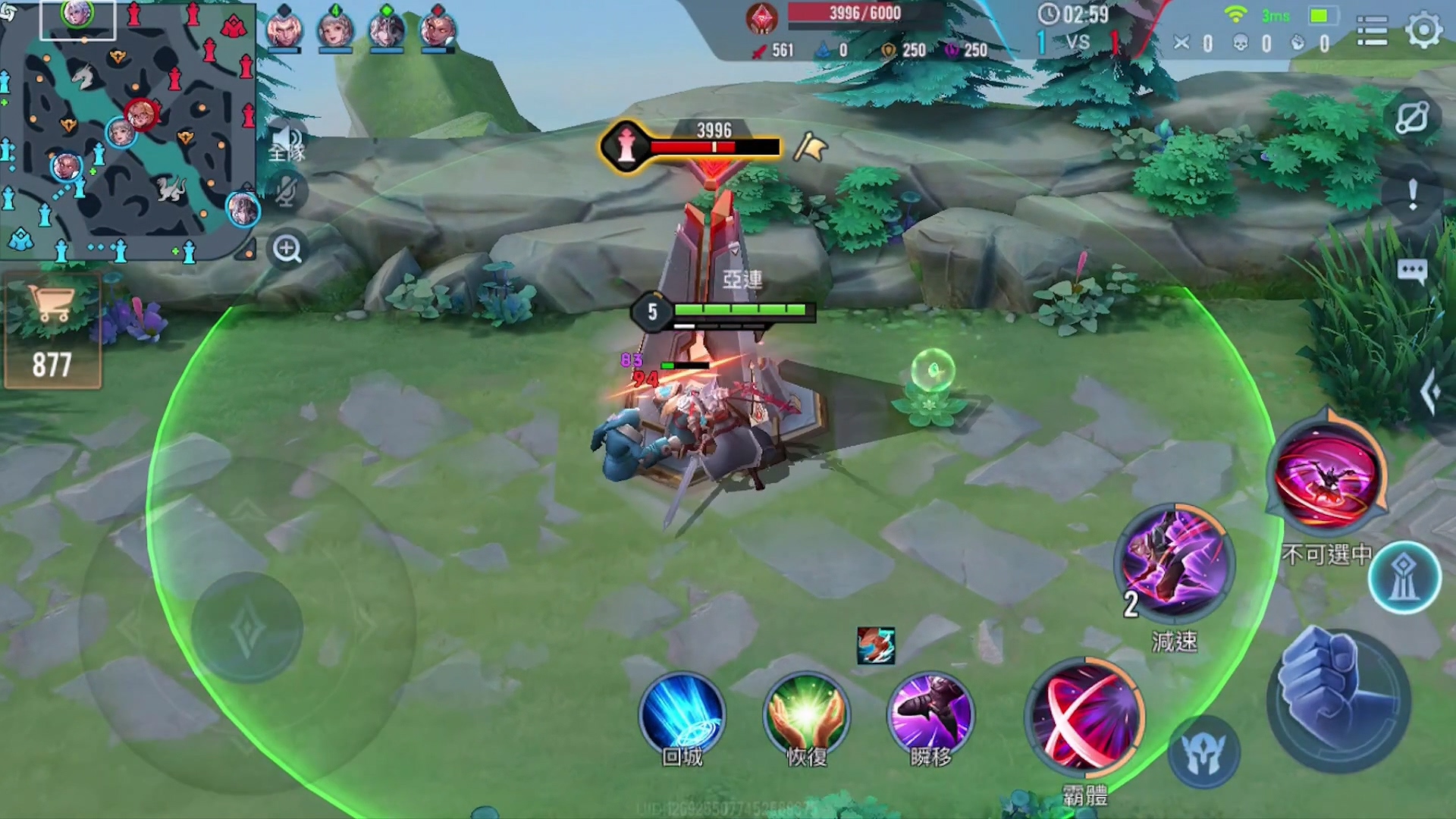Open the settings gear menu
Image resolution: width=1456 pixels, height=819 pixels.
[1423, 30]
